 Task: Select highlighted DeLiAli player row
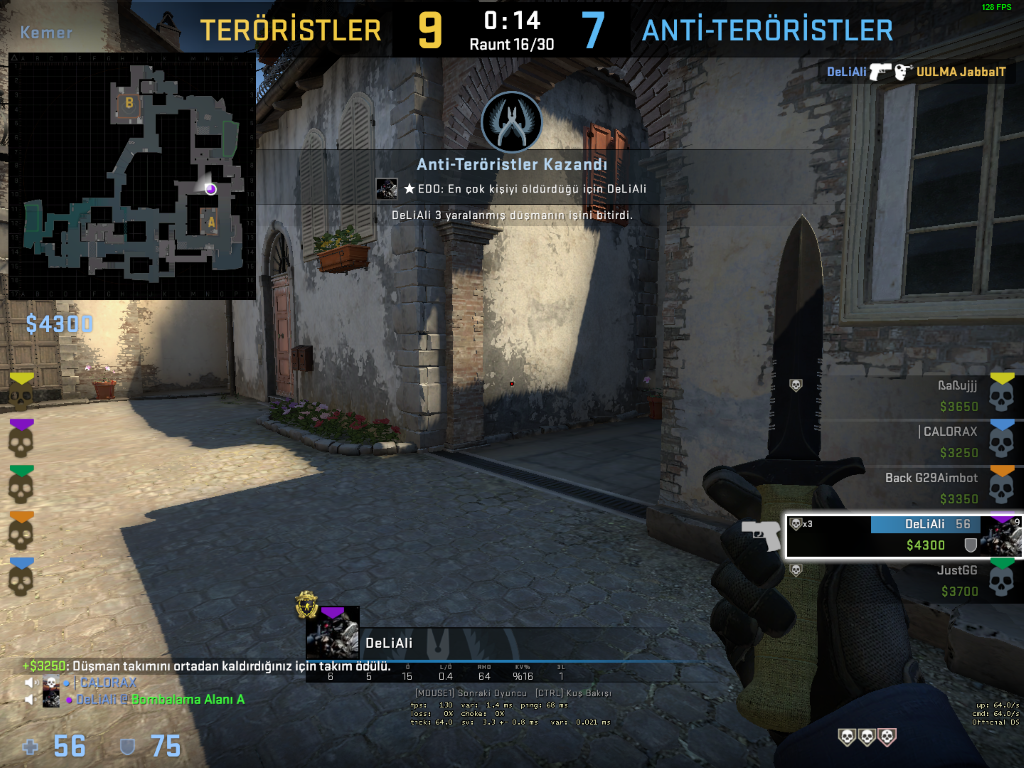903,535
